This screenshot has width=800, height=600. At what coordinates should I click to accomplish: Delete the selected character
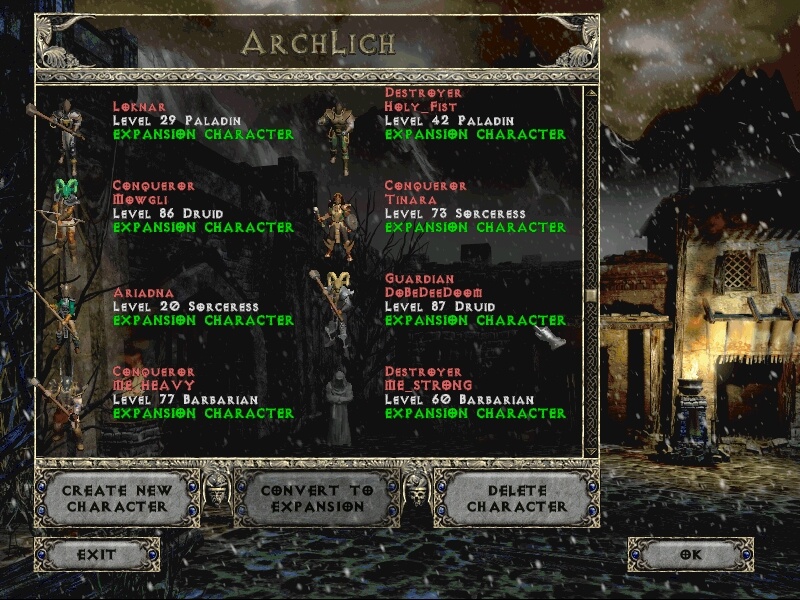516,498
